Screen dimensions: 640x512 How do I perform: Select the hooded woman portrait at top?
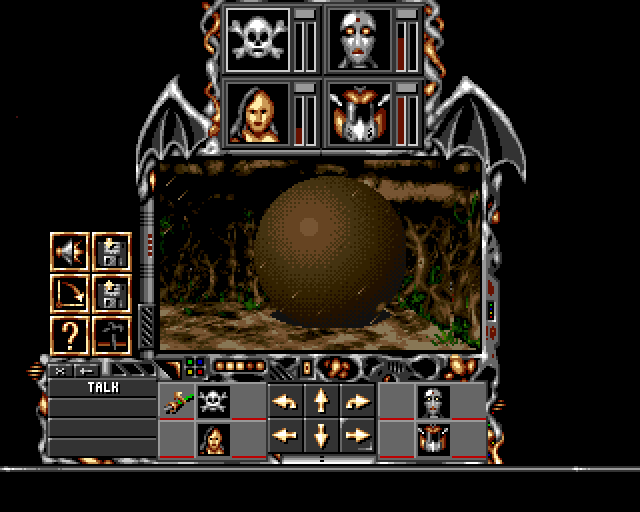tap(257, 113)
